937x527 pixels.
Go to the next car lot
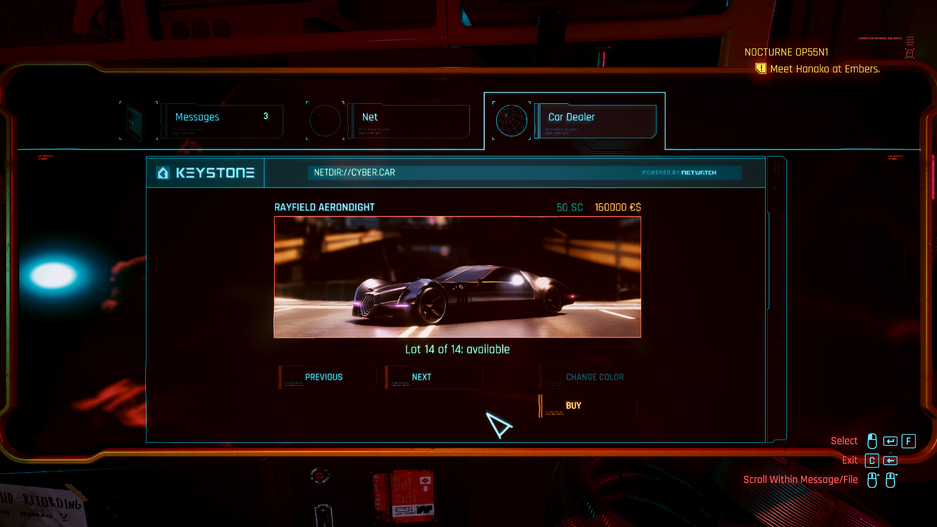tap(432, 377)
